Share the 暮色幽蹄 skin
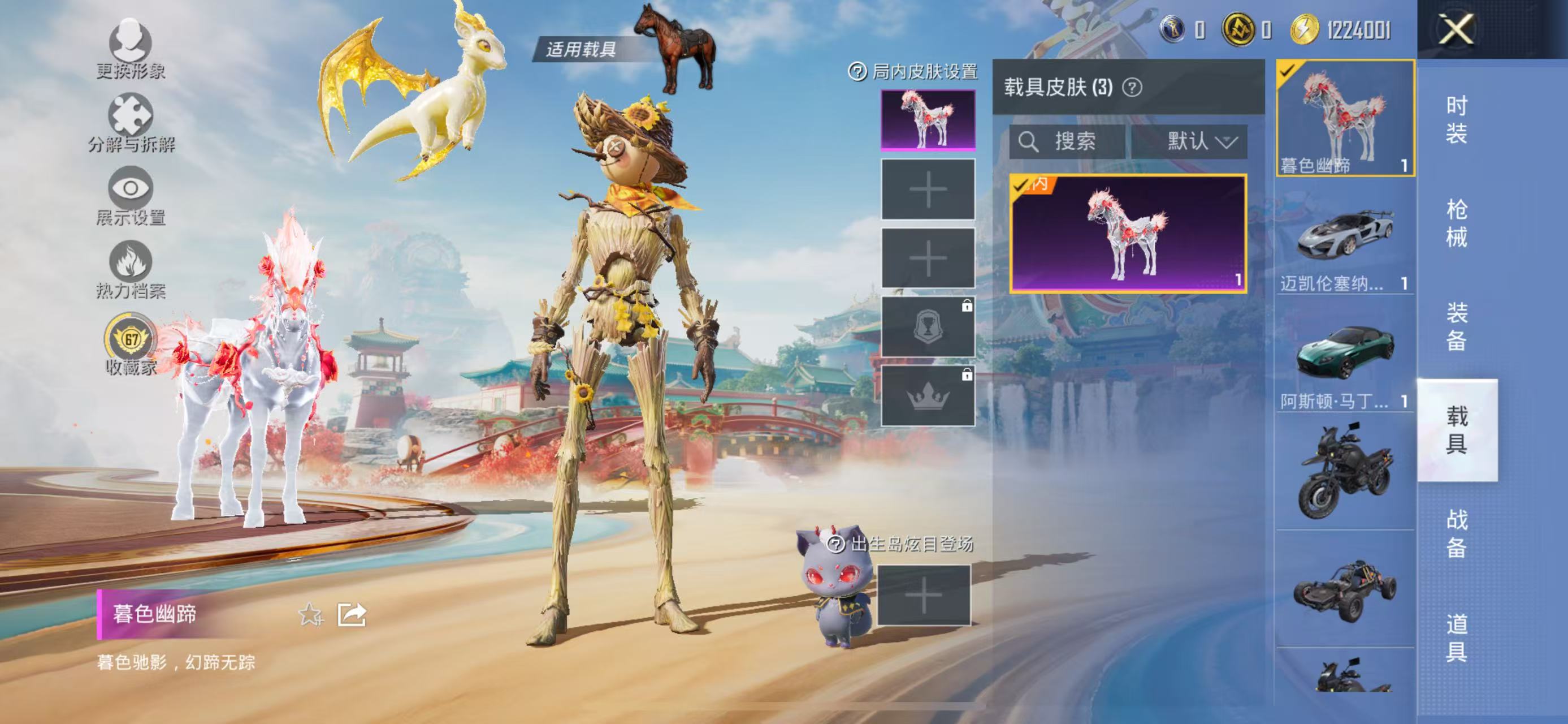Screen dimensions: 1568x724 (352, 614)
